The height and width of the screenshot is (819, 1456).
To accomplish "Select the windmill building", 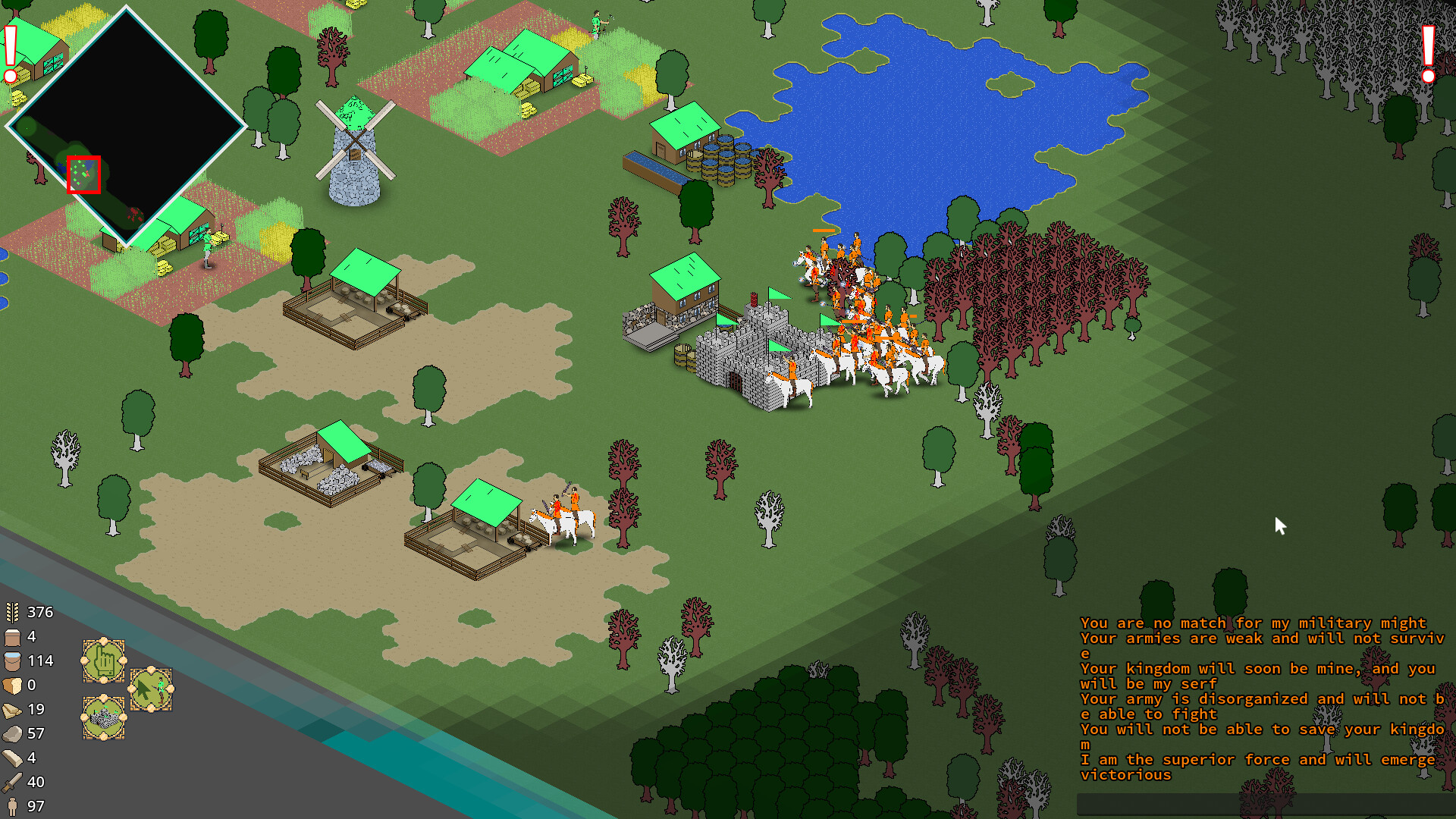I will (x=355, y=152).
